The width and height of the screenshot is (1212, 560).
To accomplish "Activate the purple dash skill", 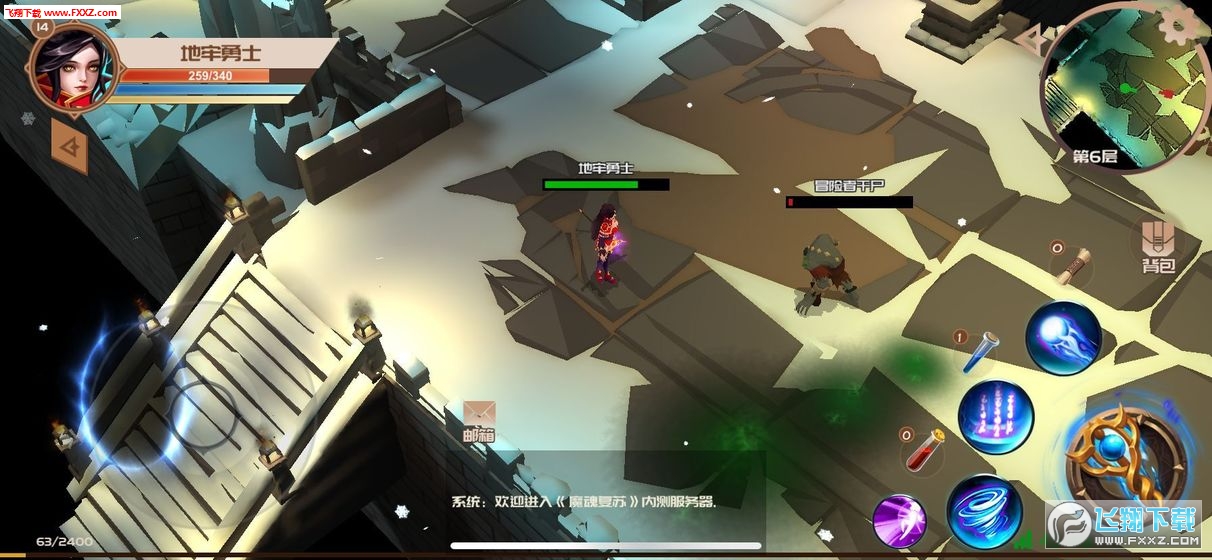I will 899,520.
